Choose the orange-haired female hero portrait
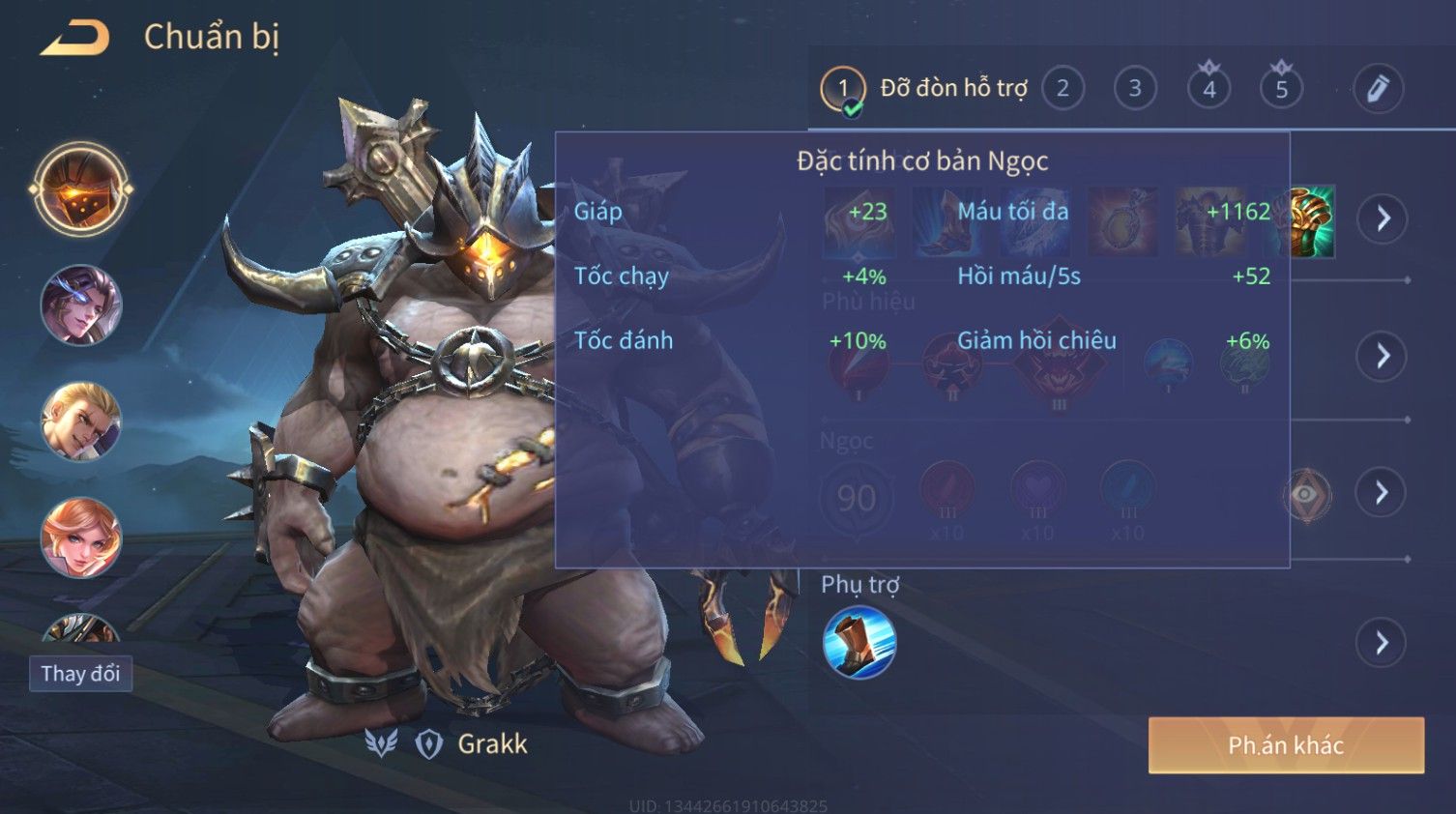This screenshot has height=814, width=1456. tap(81, 538)
